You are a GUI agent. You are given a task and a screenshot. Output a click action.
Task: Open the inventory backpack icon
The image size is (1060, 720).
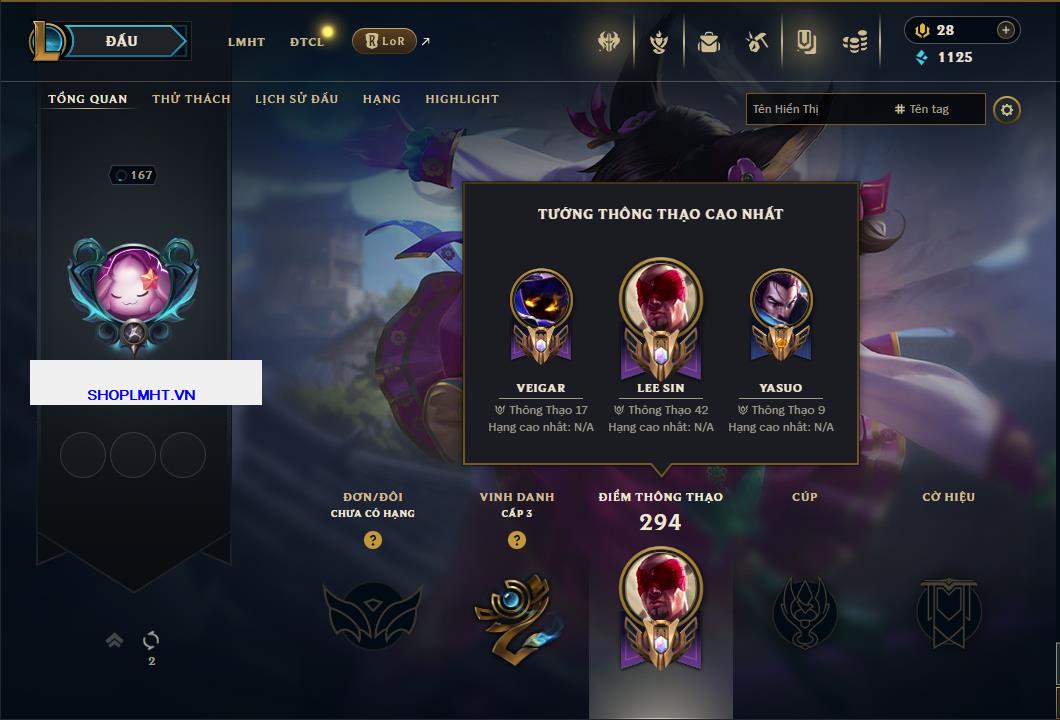click(709, 42)
